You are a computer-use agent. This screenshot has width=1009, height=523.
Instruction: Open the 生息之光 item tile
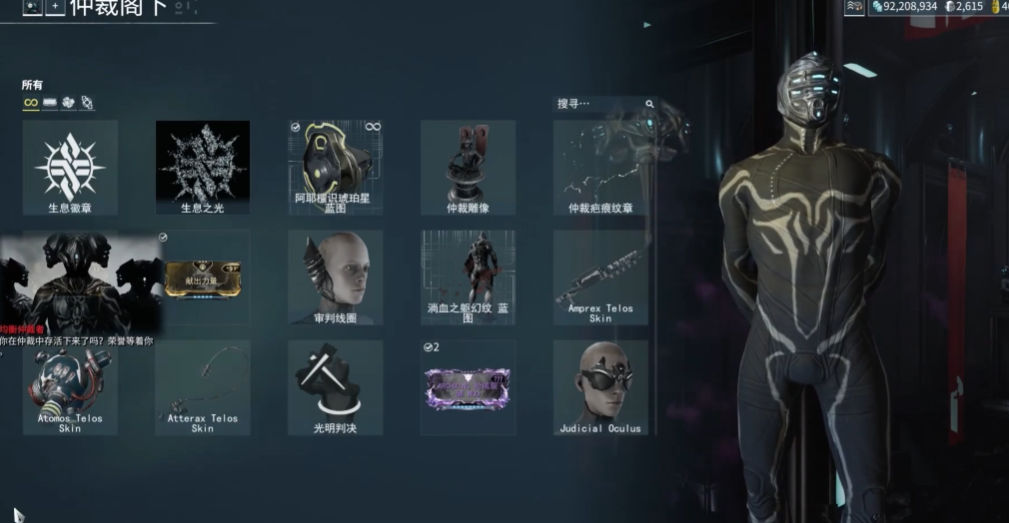pyautogui.click(x=203, y=166)
